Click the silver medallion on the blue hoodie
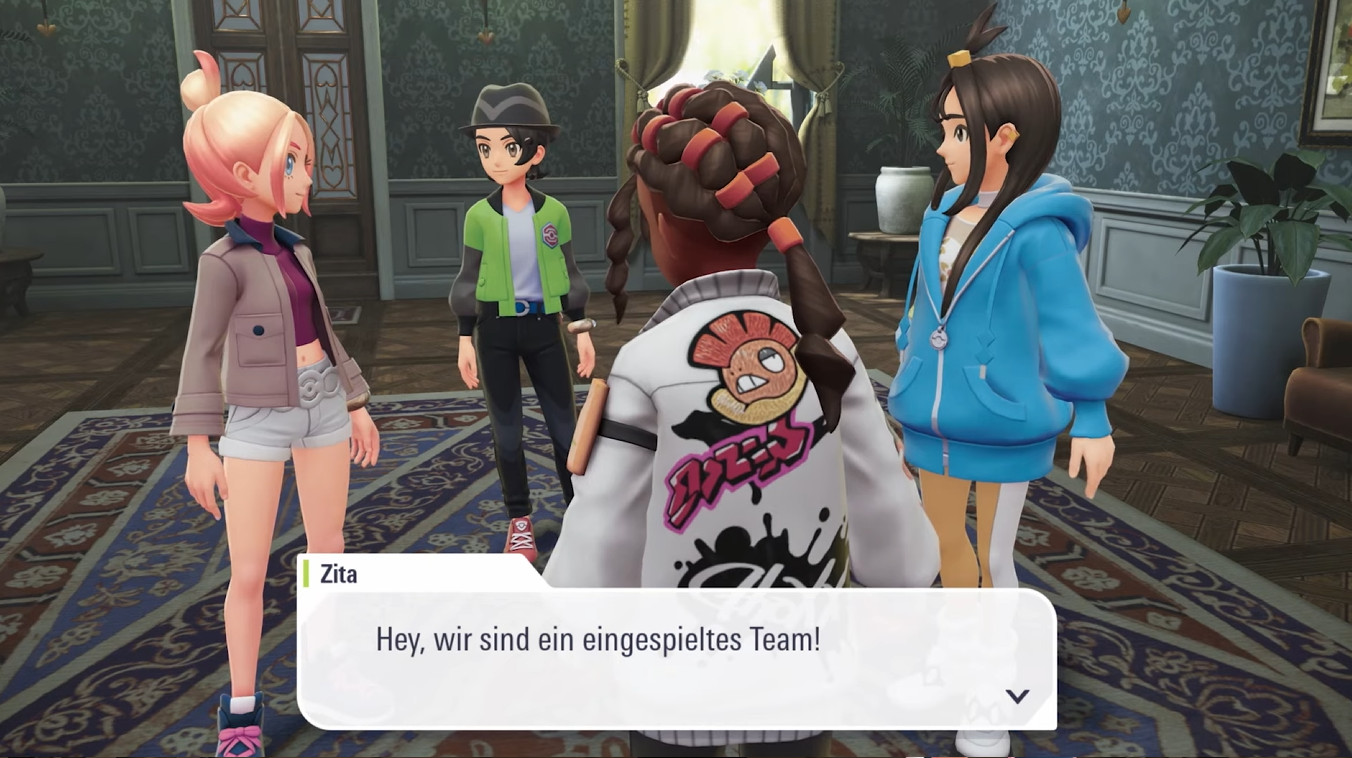The width and height of the screenshot is (1352, 758). (x=938, y=340)
